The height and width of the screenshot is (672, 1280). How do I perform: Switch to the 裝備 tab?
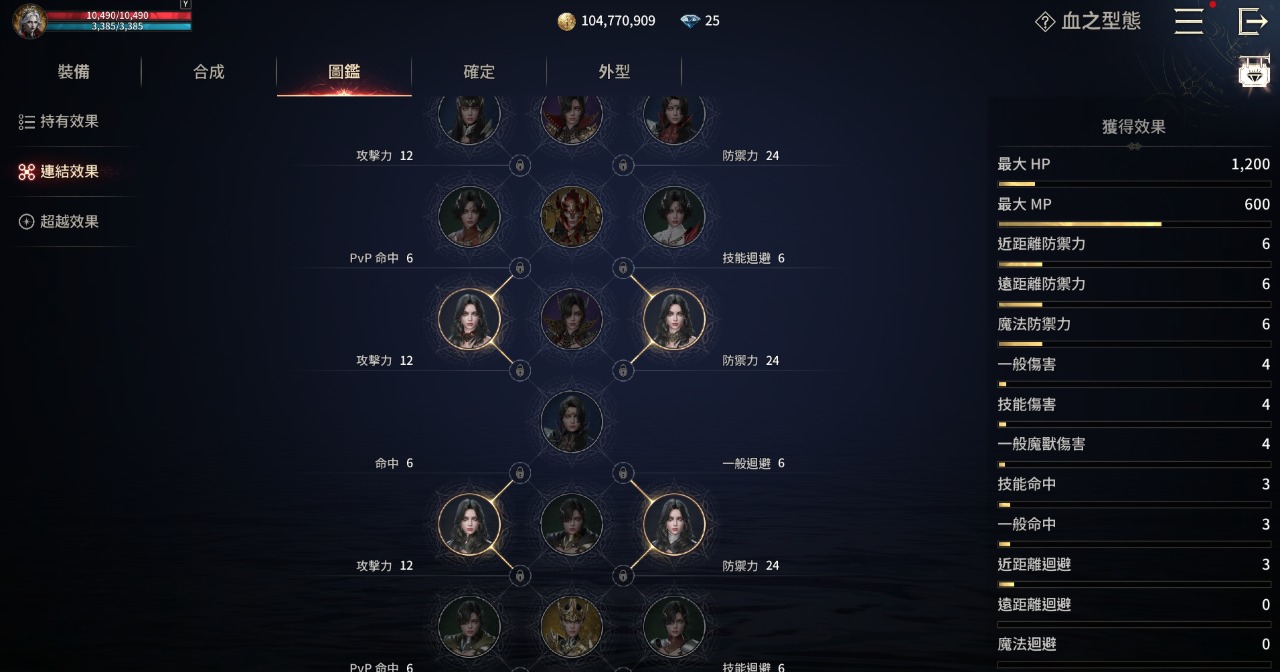click(74, 72)
